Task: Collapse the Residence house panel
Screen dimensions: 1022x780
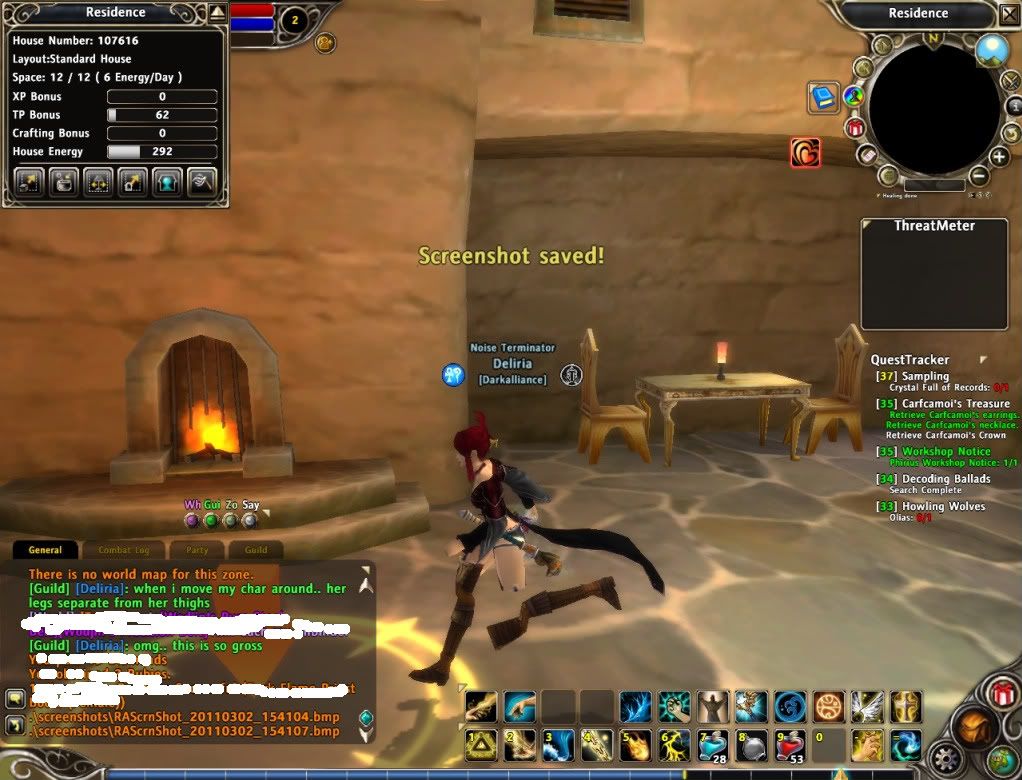Action: click(218, 13)
